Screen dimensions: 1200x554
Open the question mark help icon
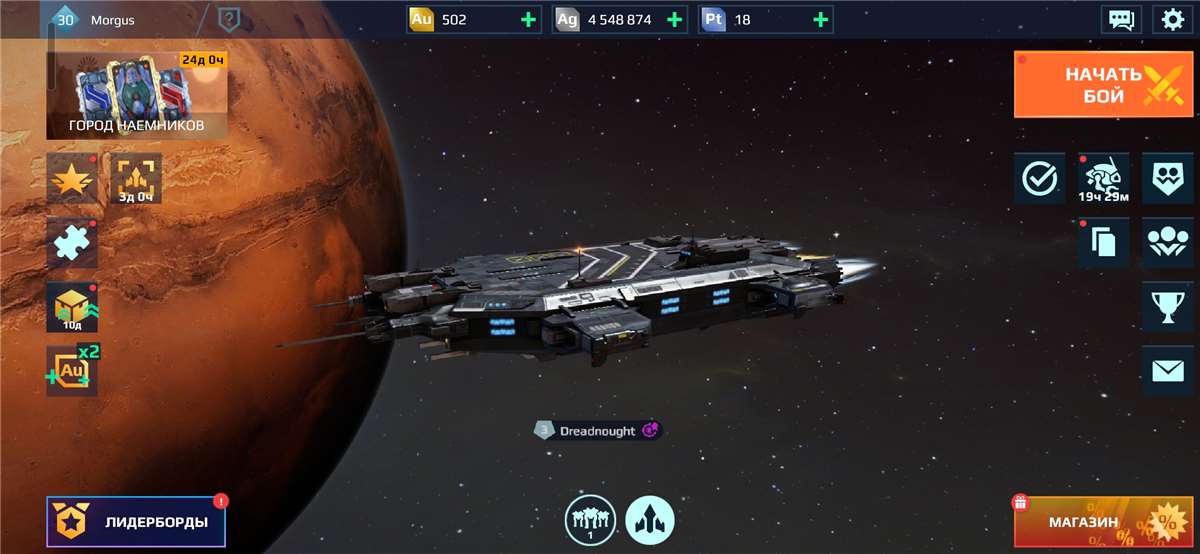tap(229, 19)
